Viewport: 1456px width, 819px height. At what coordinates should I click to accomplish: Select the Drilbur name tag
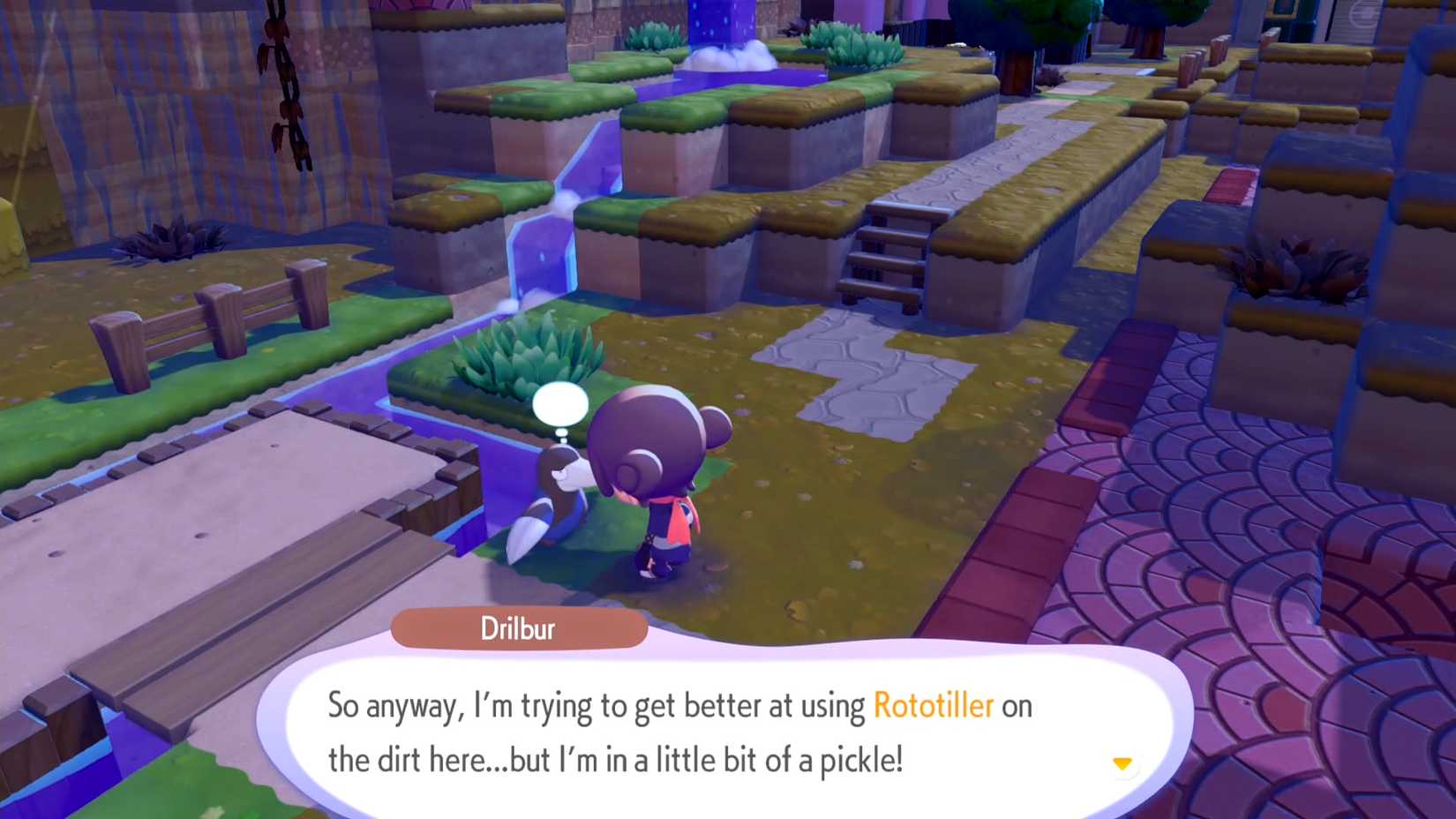point(520,628)
